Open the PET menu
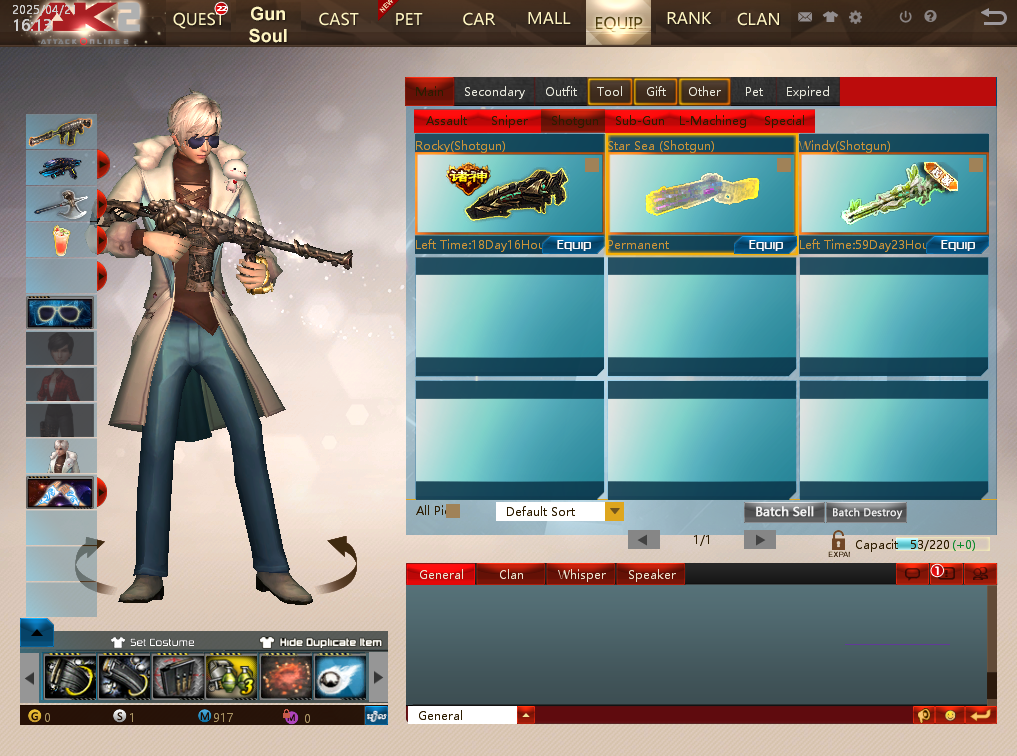 [x=408, y=19]
